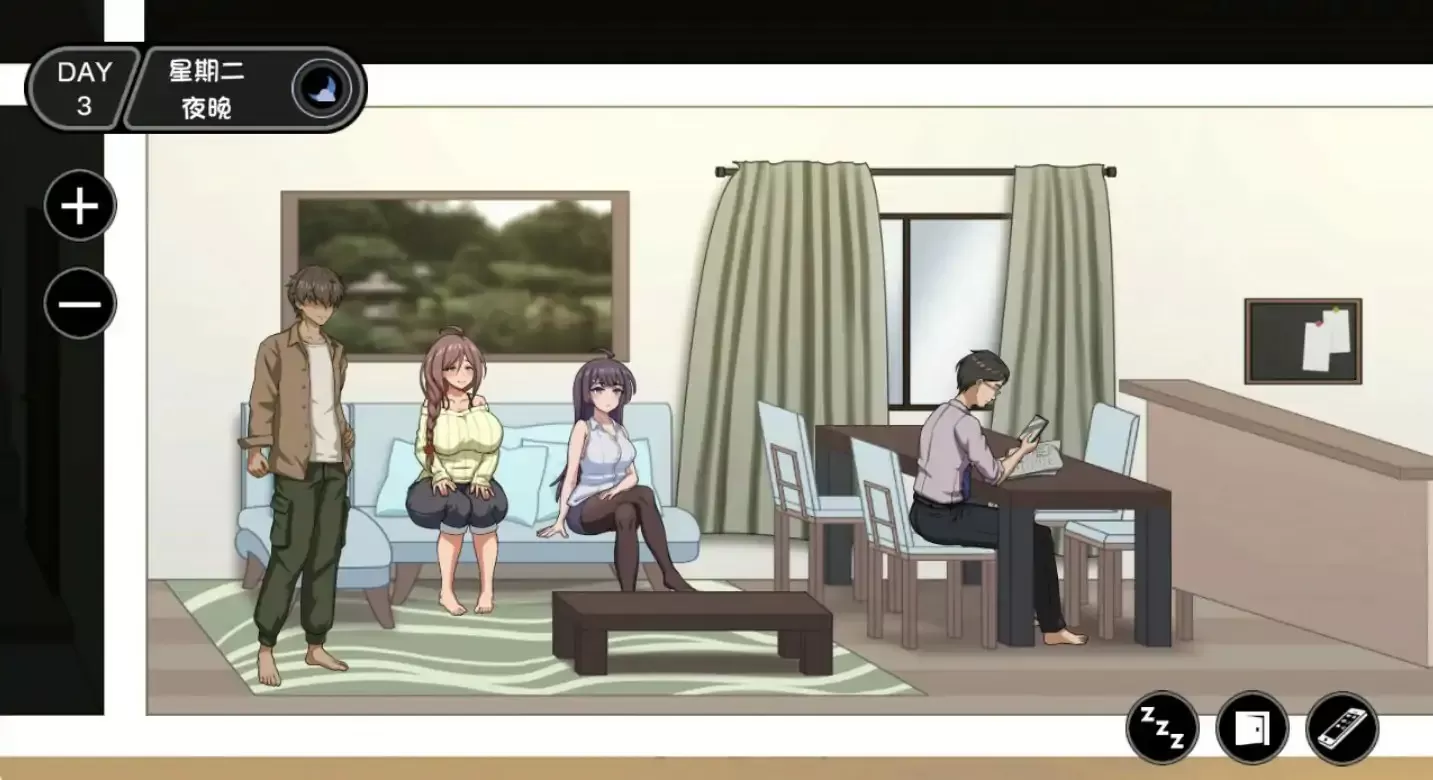Select the standing man in brown jacket
This screenshot has height=780, width=1433.
click(x=305, y=430)
